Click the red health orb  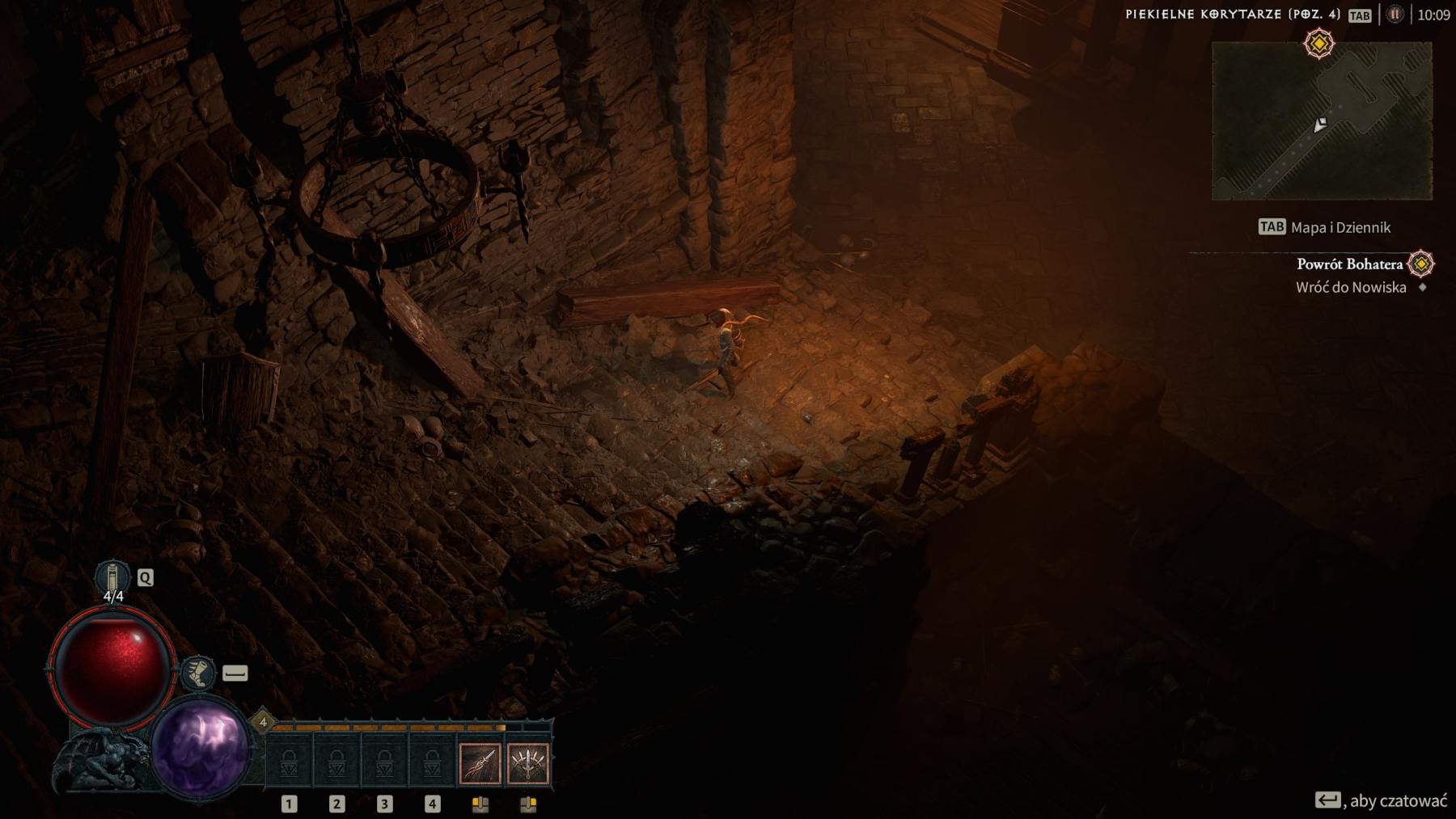pyautogui.click(x=113, y=665)
